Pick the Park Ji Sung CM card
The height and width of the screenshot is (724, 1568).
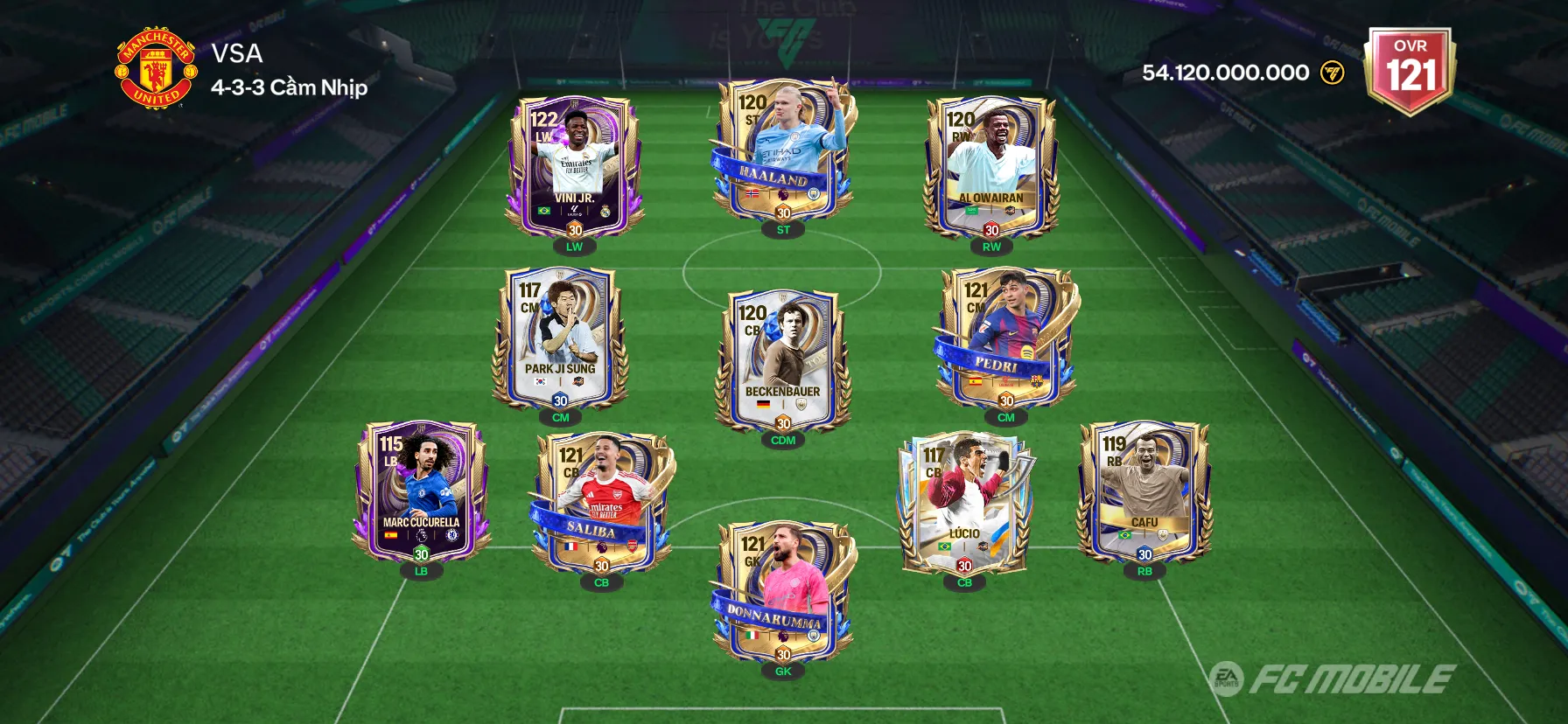tap(560, 338)
